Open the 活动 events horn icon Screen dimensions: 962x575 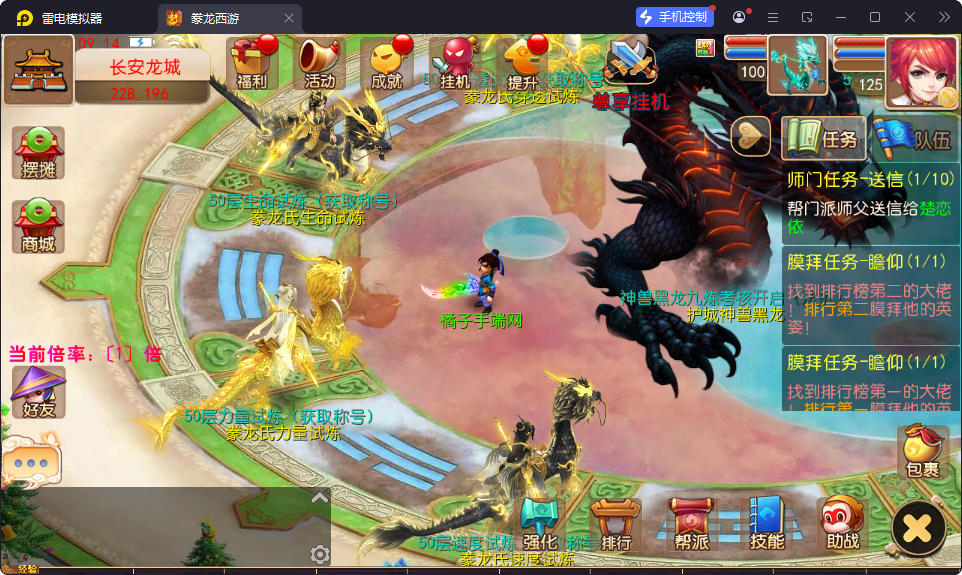(x=319, y=64)
